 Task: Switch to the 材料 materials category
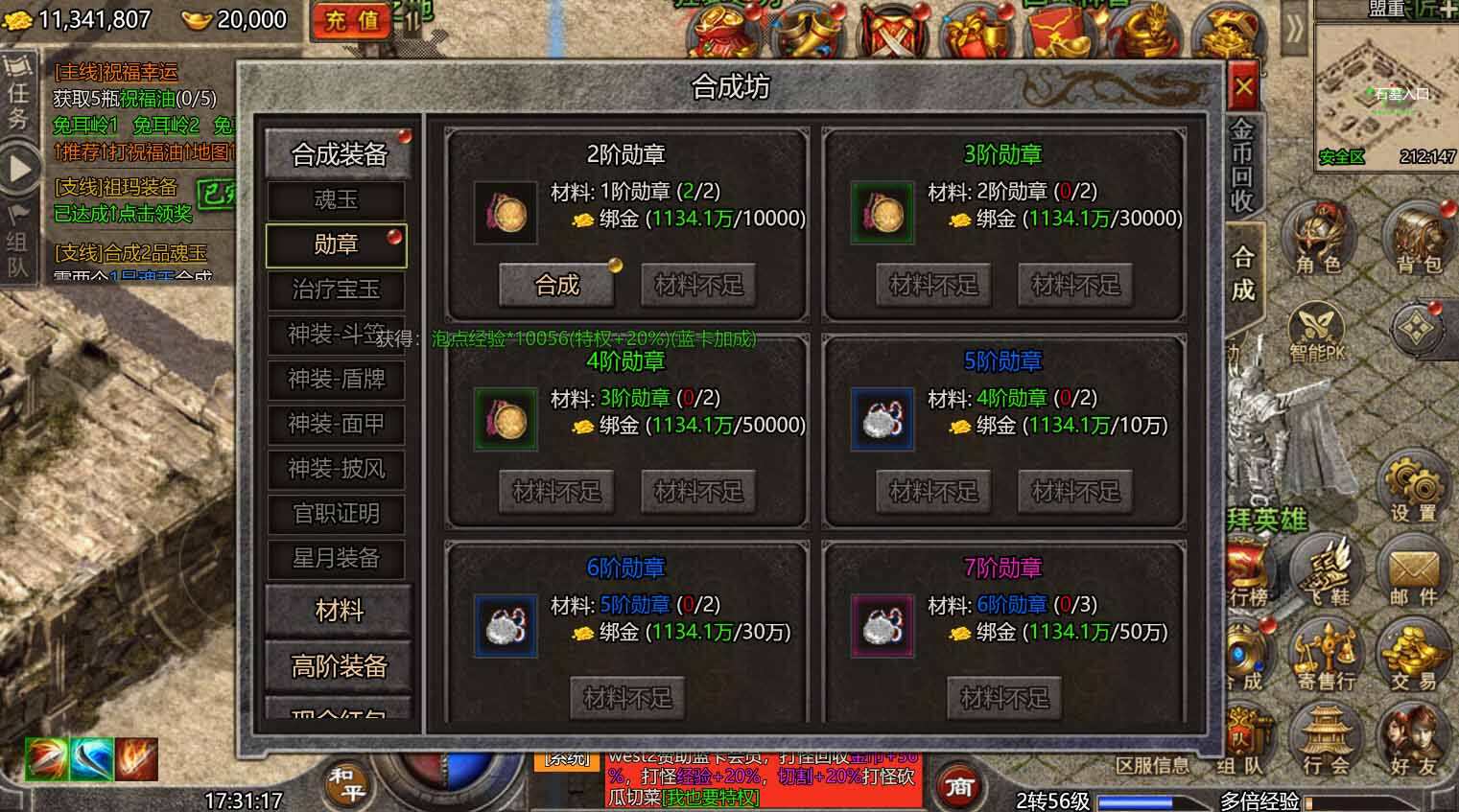(338, 611)
